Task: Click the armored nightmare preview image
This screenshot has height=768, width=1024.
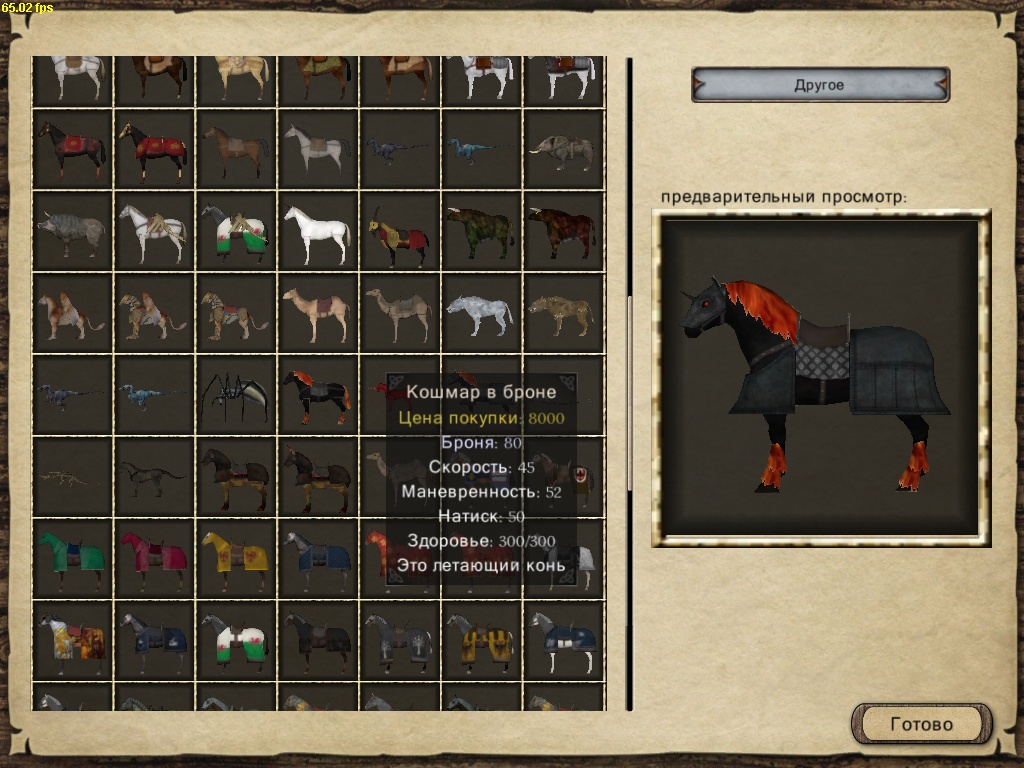Action: (x=820, y=378)
